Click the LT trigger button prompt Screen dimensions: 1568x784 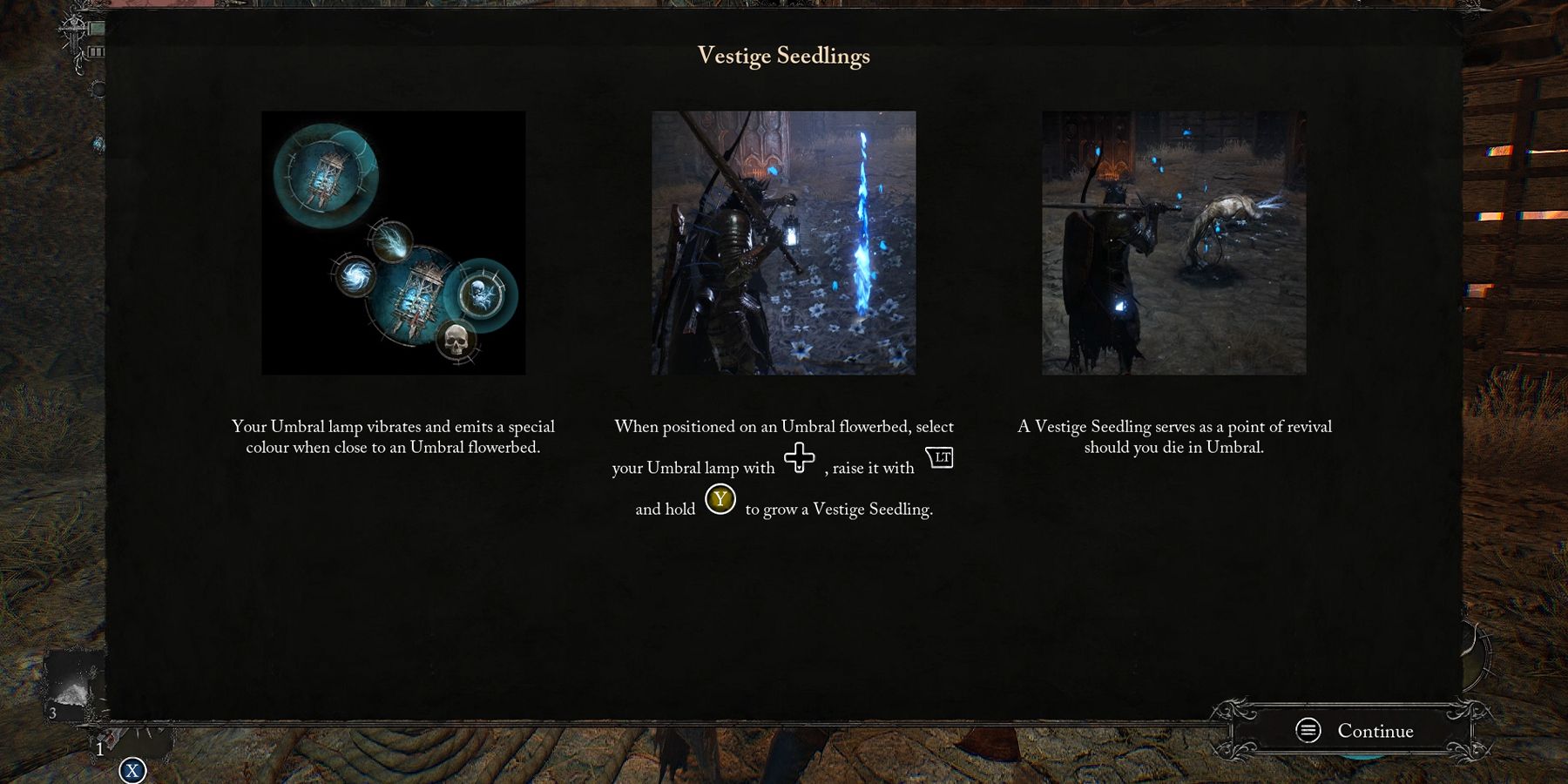941,456
